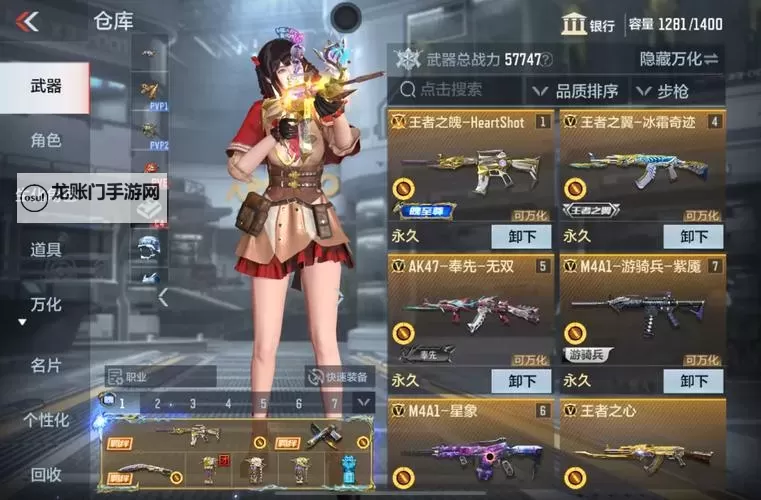Go back using the top-left arrow
761x500 pixels.
27,21
